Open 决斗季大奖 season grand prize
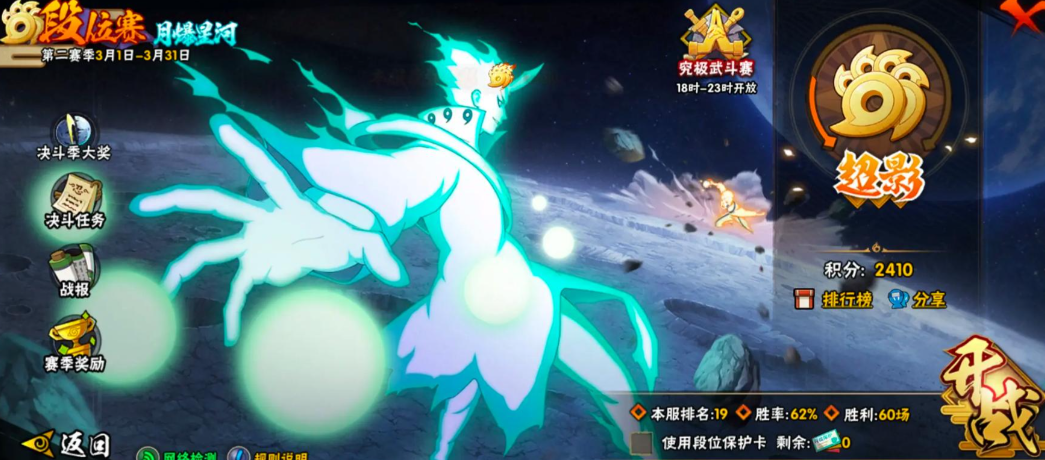This screenshot has height=460, width=1045. pyautogui.click(x=73, y=137)
